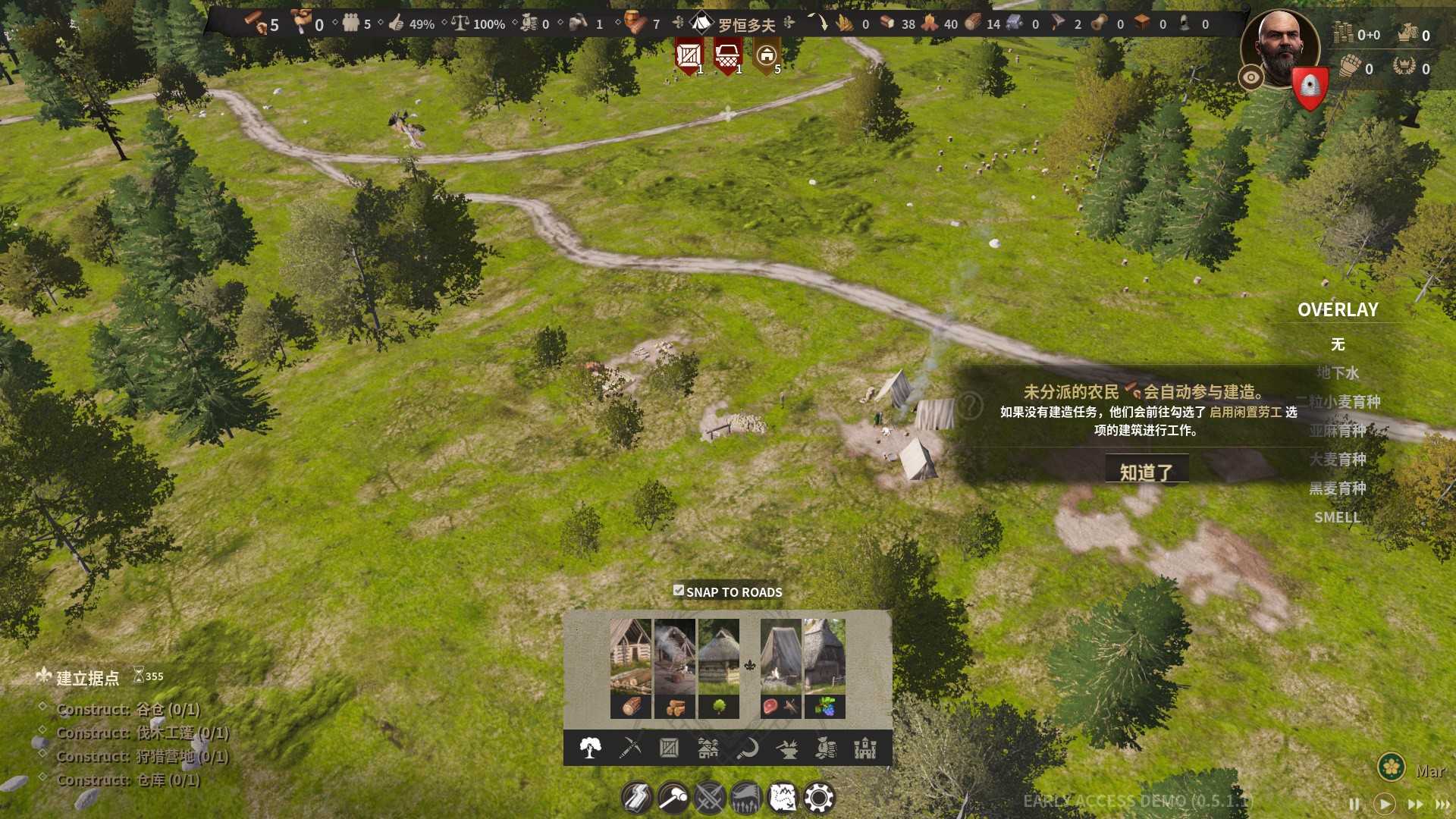Screen dimensions: 1456x819
Task: Open the residential houses build category
Action: pos(708,748)
